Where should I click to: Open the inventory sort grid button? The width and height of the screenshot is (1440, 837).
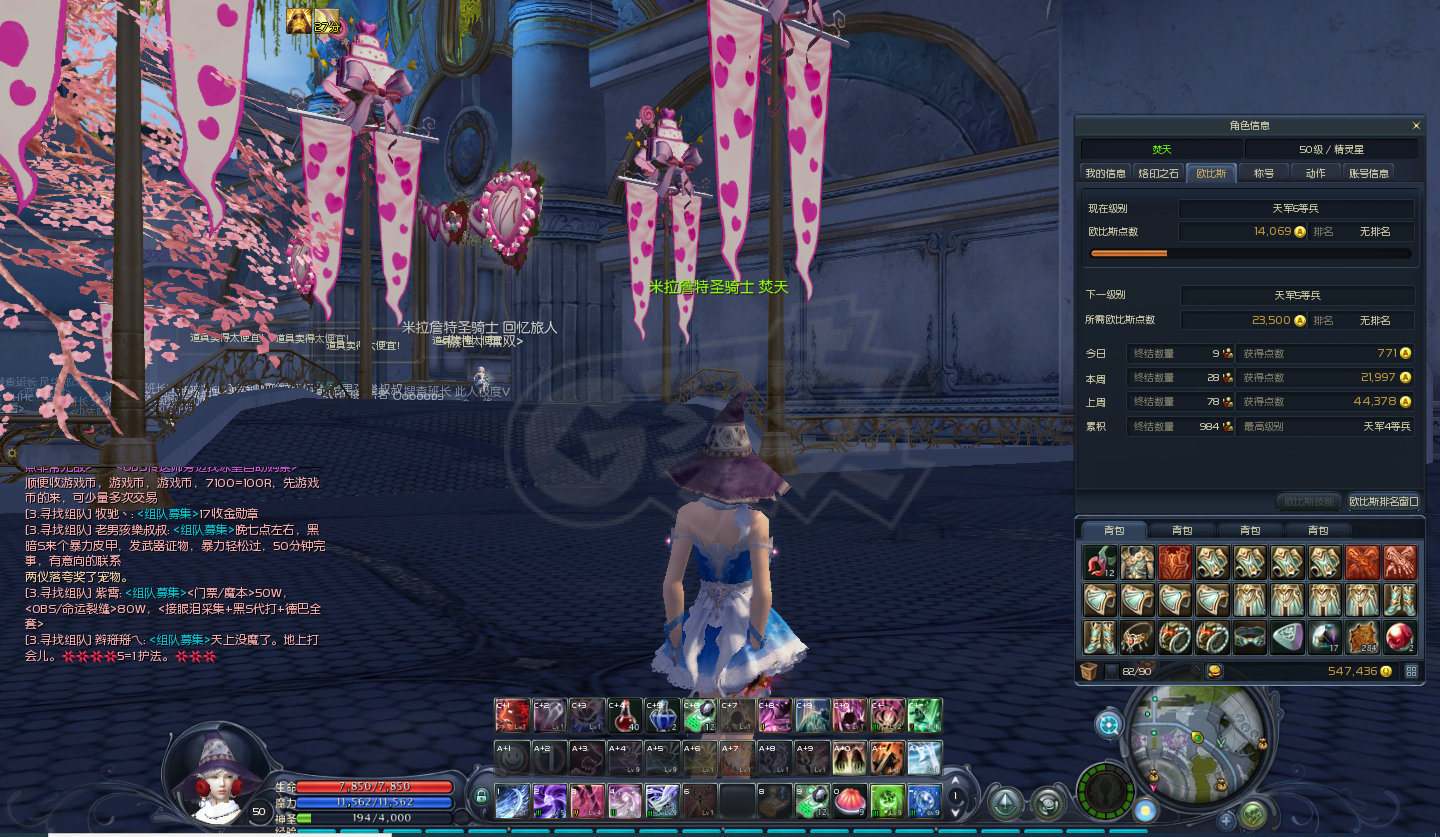1411,671
